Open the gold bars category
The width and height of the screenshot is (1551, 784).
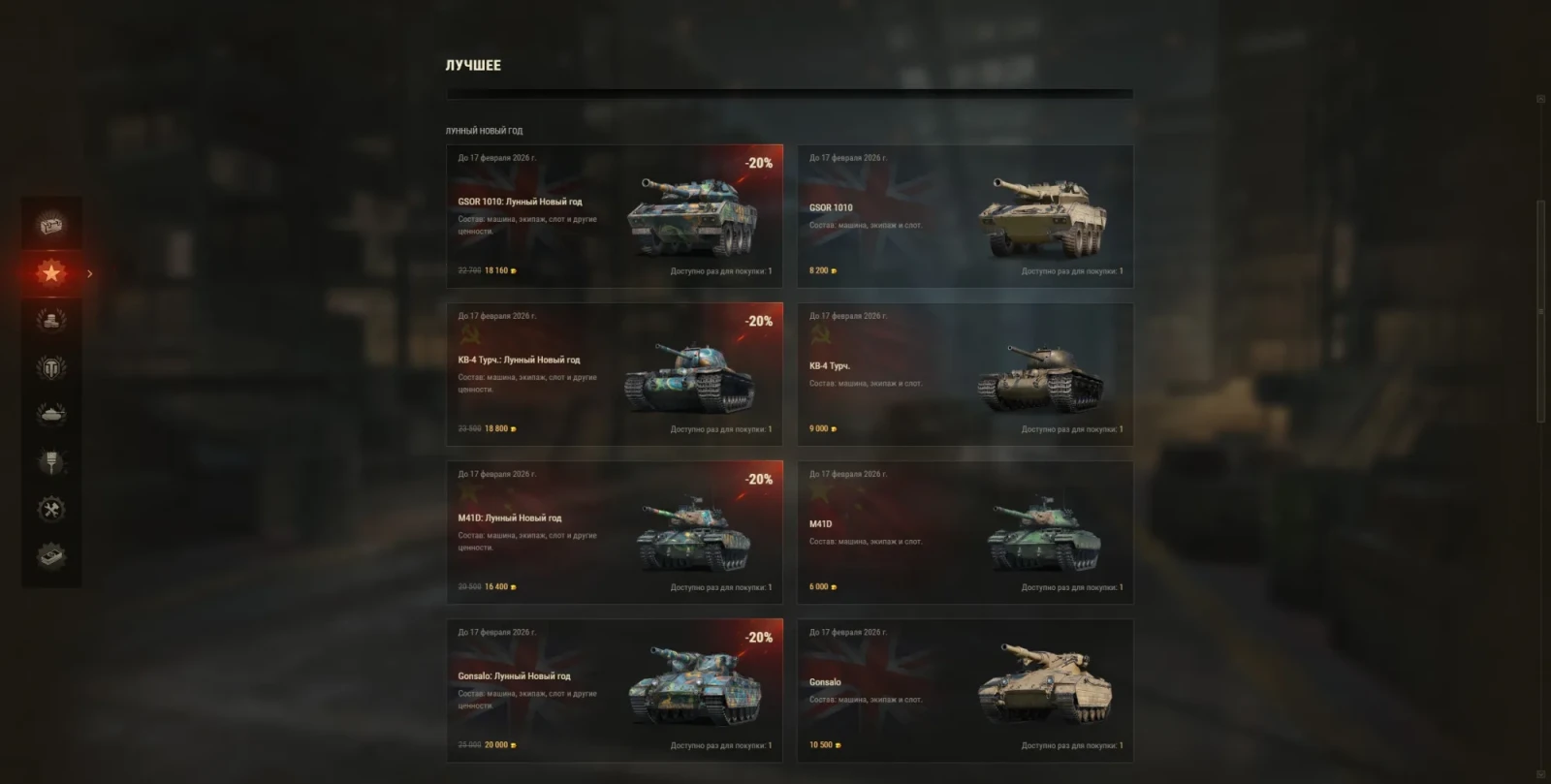[x=51, y=320]
